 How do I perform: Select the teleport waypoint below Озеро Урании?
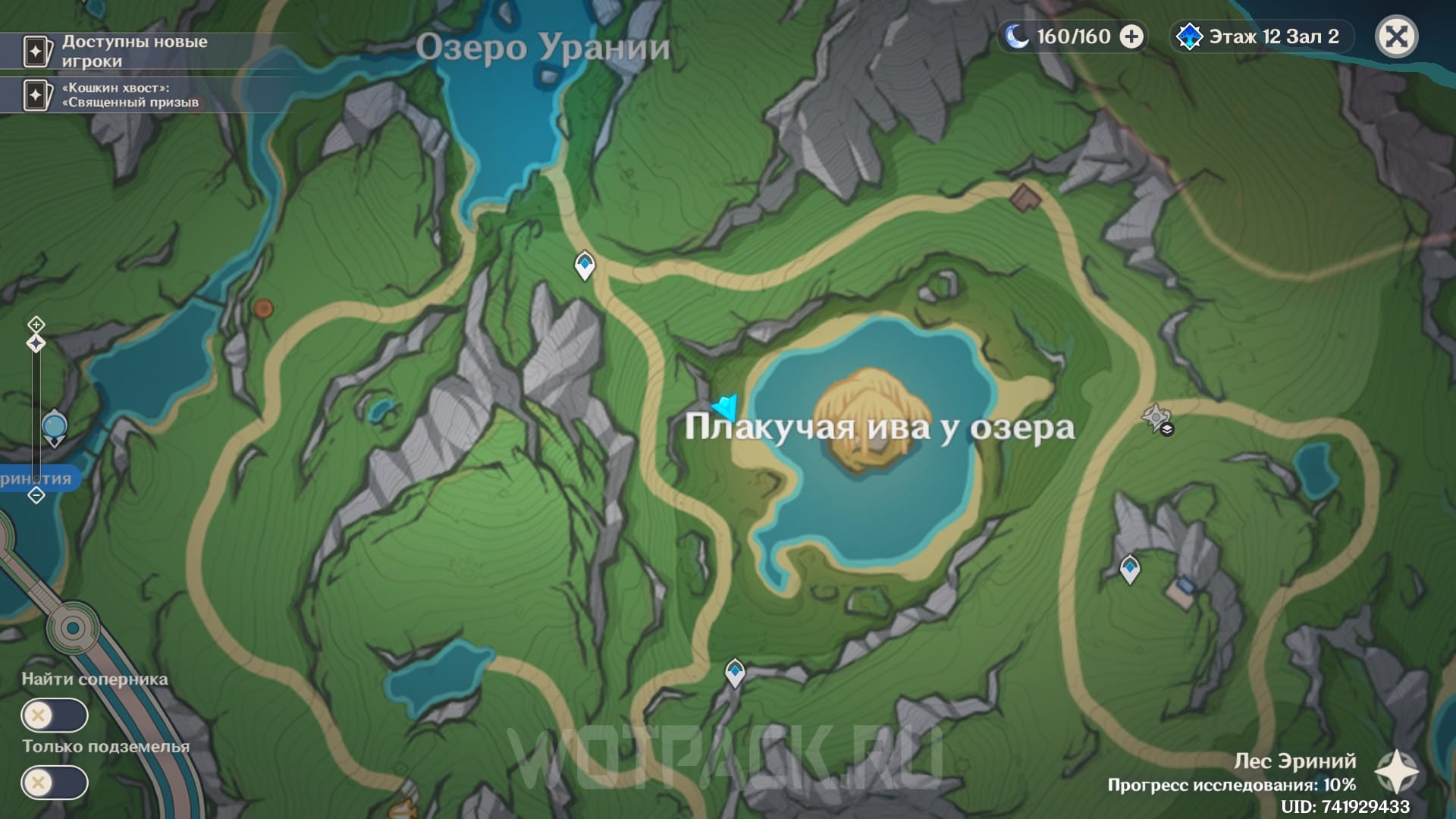tap(584, 265)
